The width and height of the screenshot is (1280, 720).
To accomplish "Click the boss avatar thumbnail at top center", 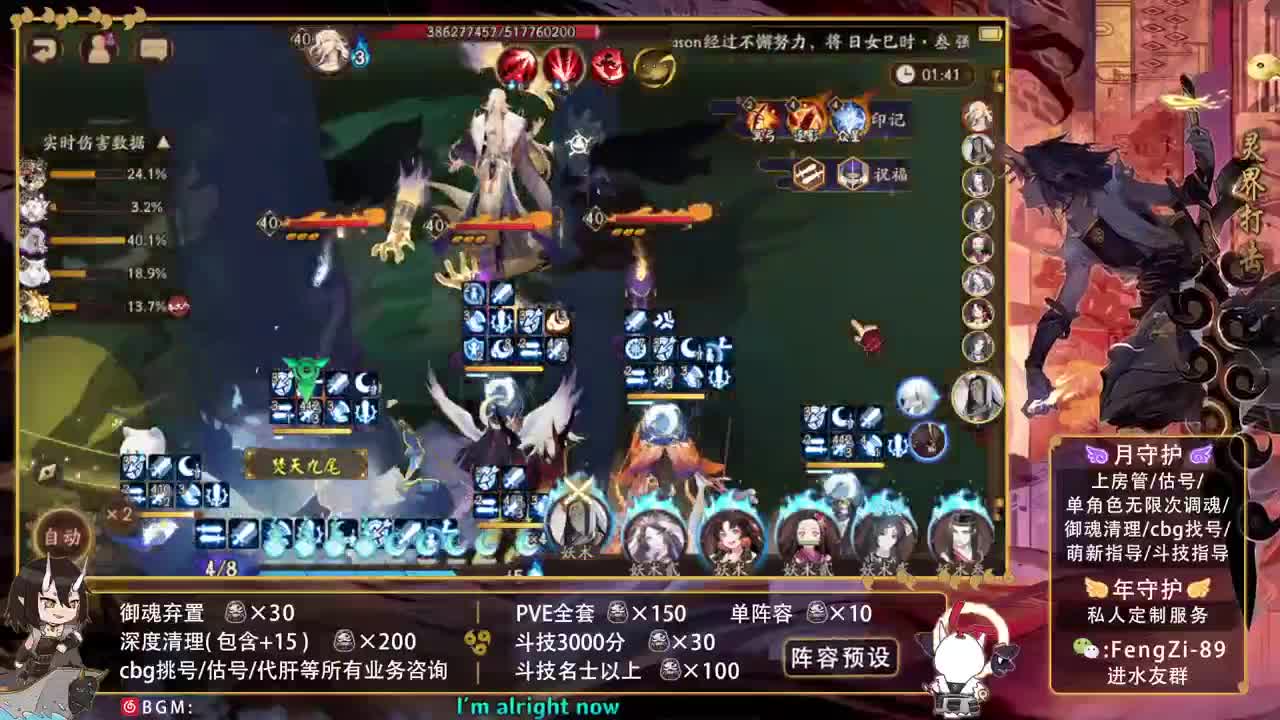I will [326, 45].
